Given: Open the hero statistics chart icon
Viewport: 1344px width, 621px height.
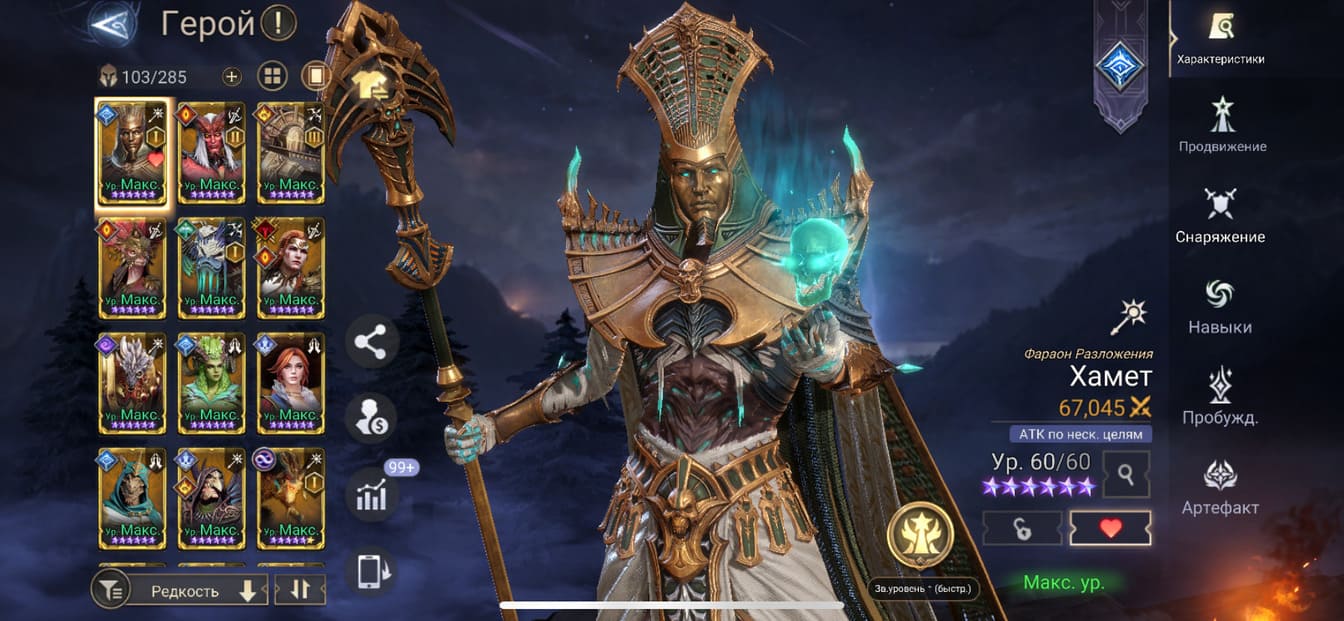Looking at the screenshot, I should (371, 496).
